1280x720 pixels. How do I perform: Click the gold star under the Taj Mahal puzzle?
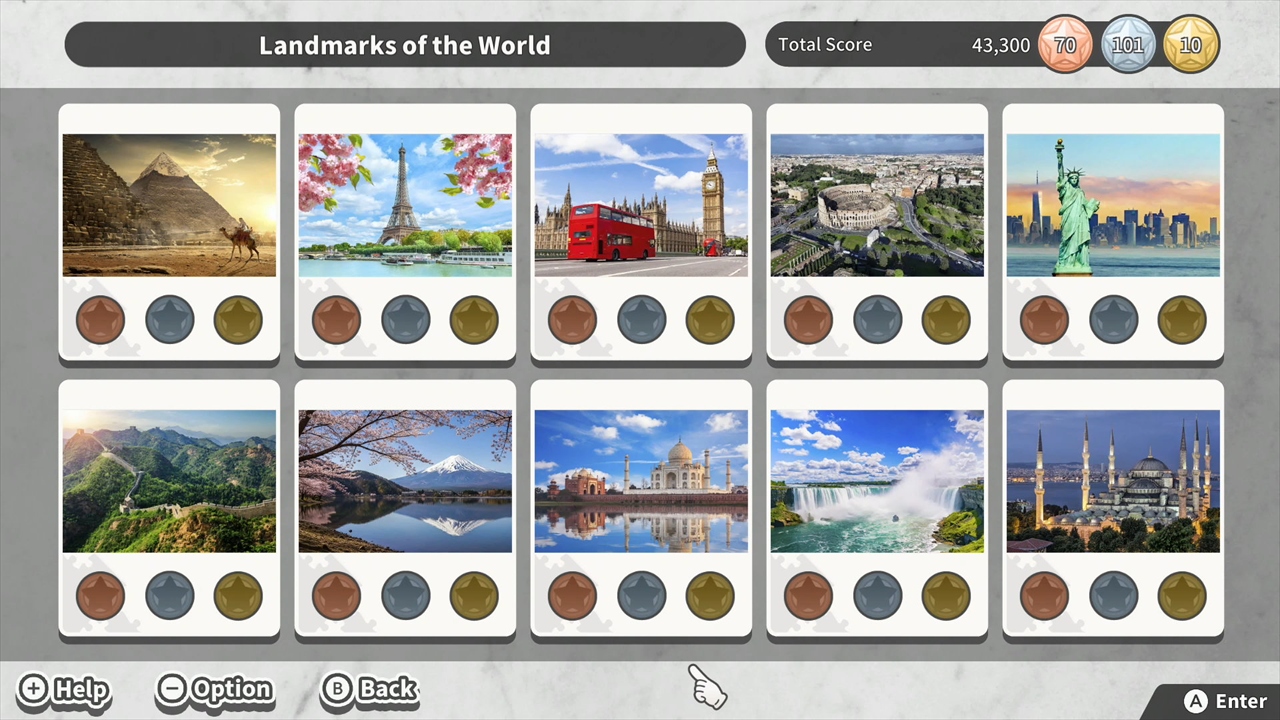710,595
